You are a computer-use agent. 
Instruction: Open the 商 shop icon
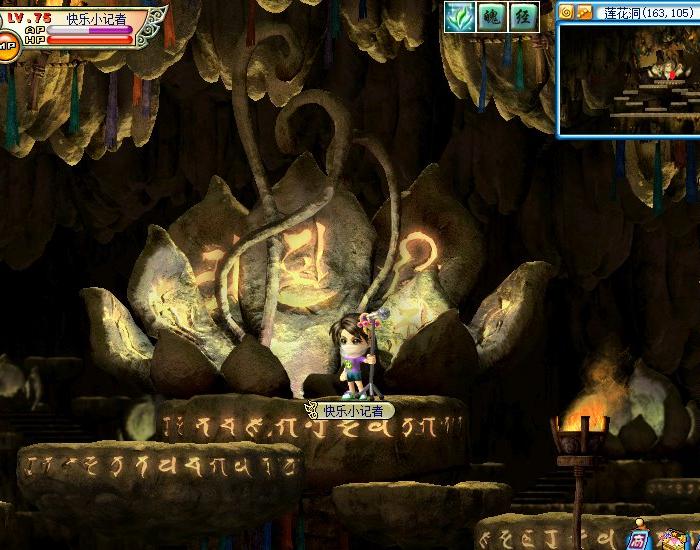(637, 539)
